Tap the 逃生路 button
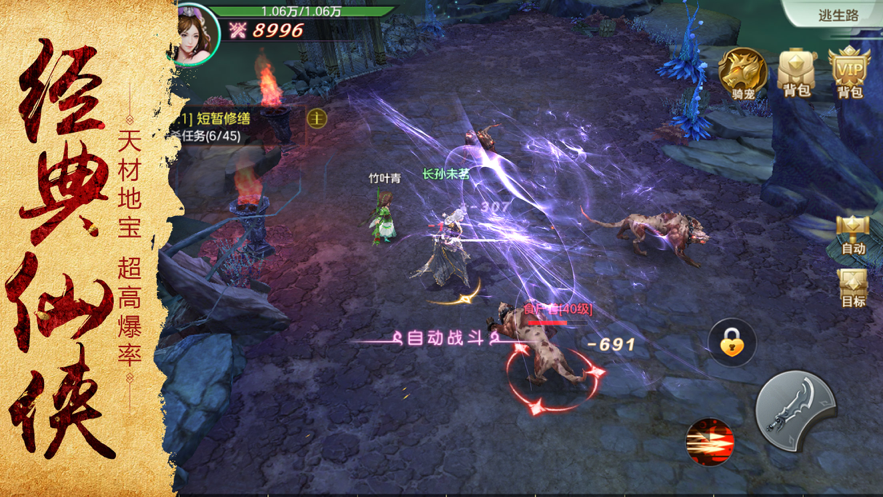883x497 pixels. click(x=837, y=14)
